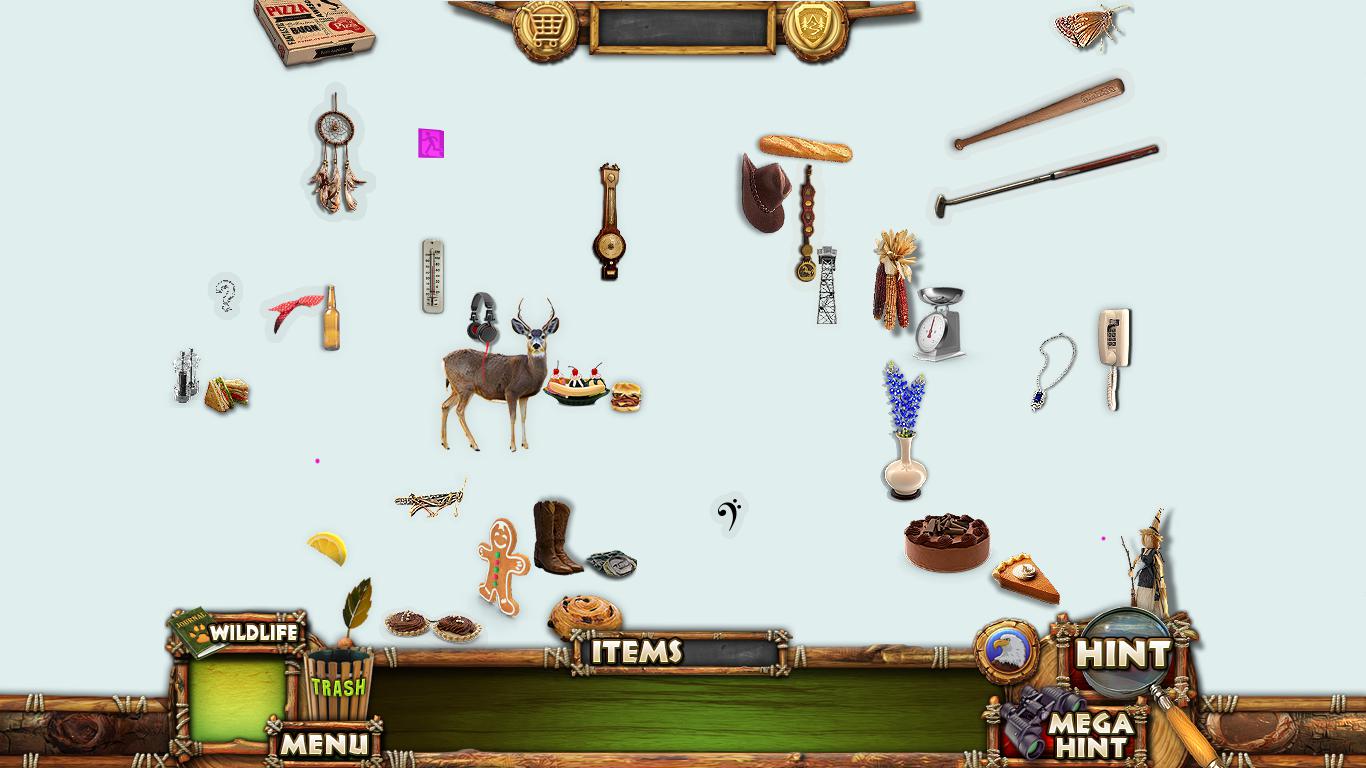Click the bald eagle medallion
1366x768 pixels.
coord(1006,651)
